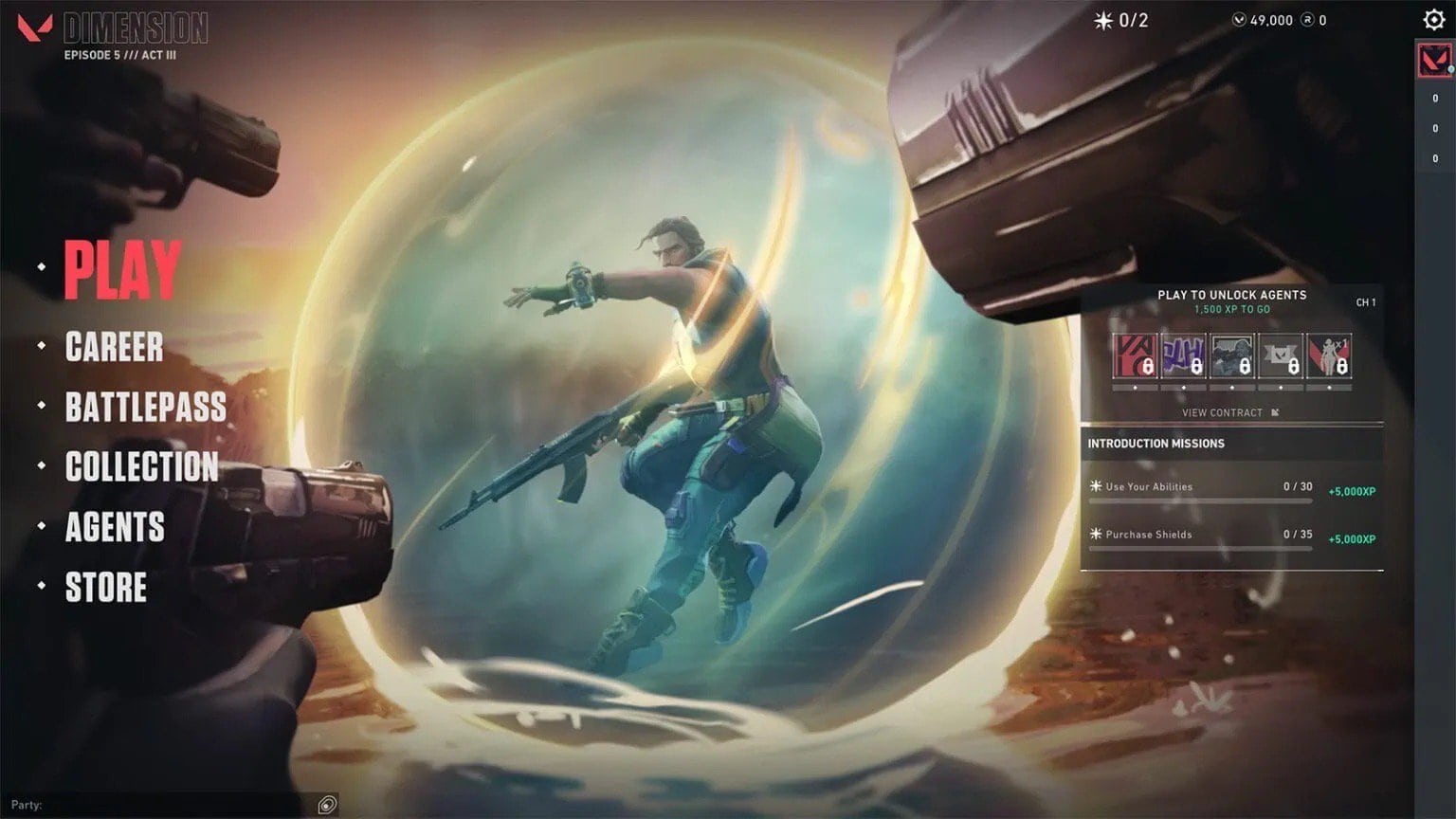The image size is (1456, 819).
Task: Click the Purchase Shields progress bar
Action: click(x=1199, y=547)
